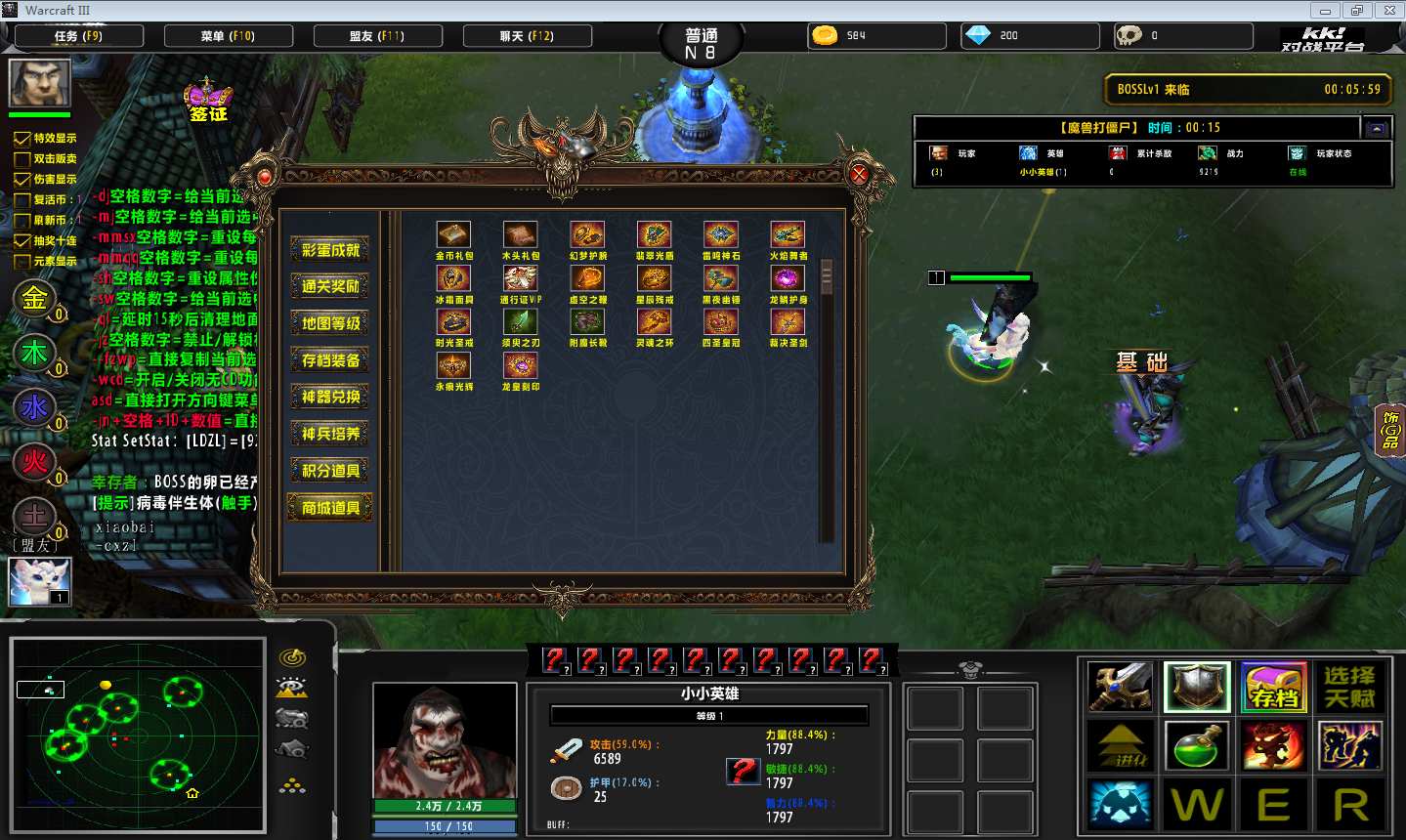Click the 存档 treasure chest command
The width and height of the screenshot is (1406, 840).
pos(1274,687)
